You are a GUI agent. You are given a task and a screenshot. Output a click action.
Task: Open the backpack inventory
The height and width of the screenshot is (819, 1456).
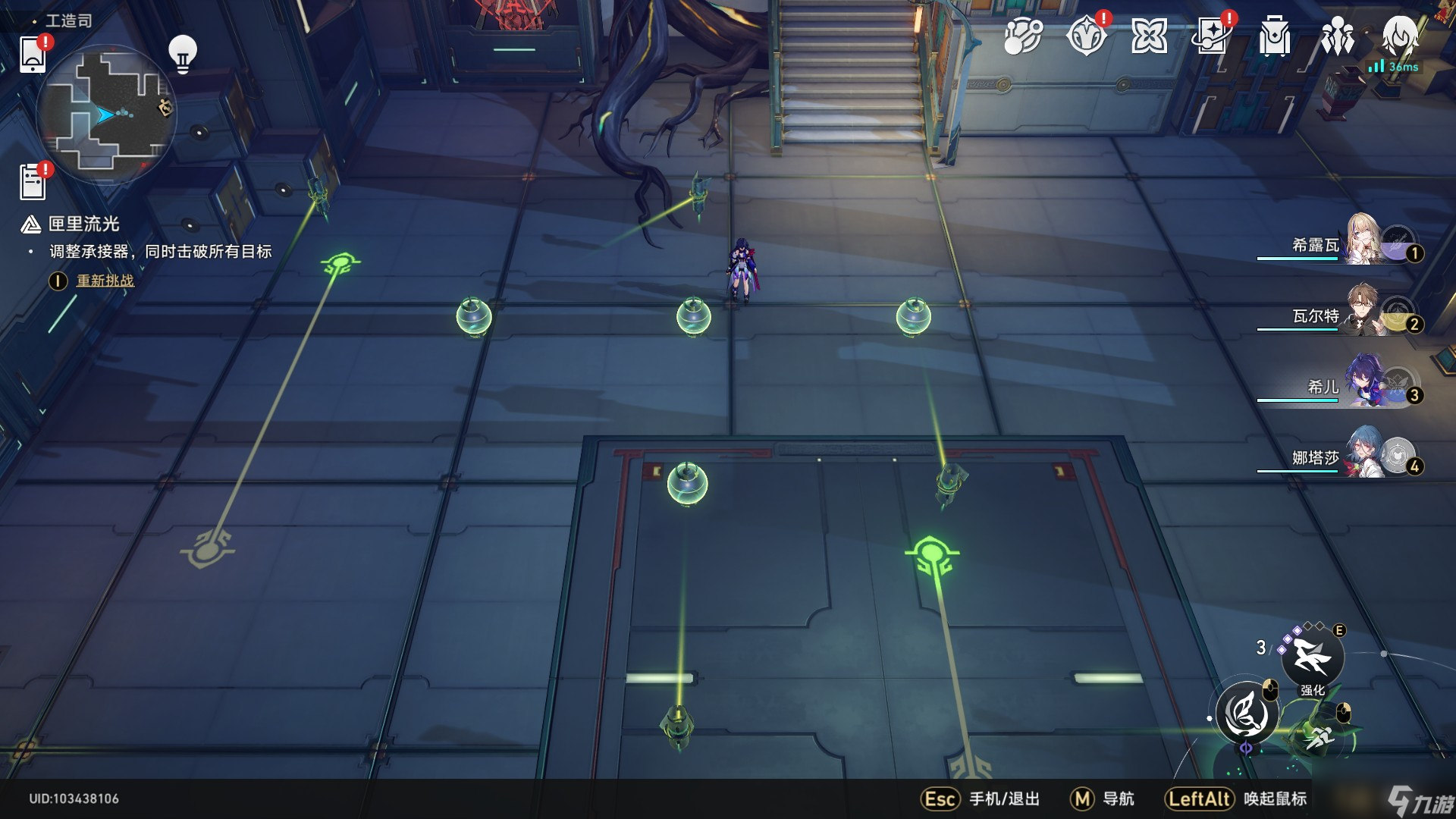pyautogui.click(x=1275, y=36)
